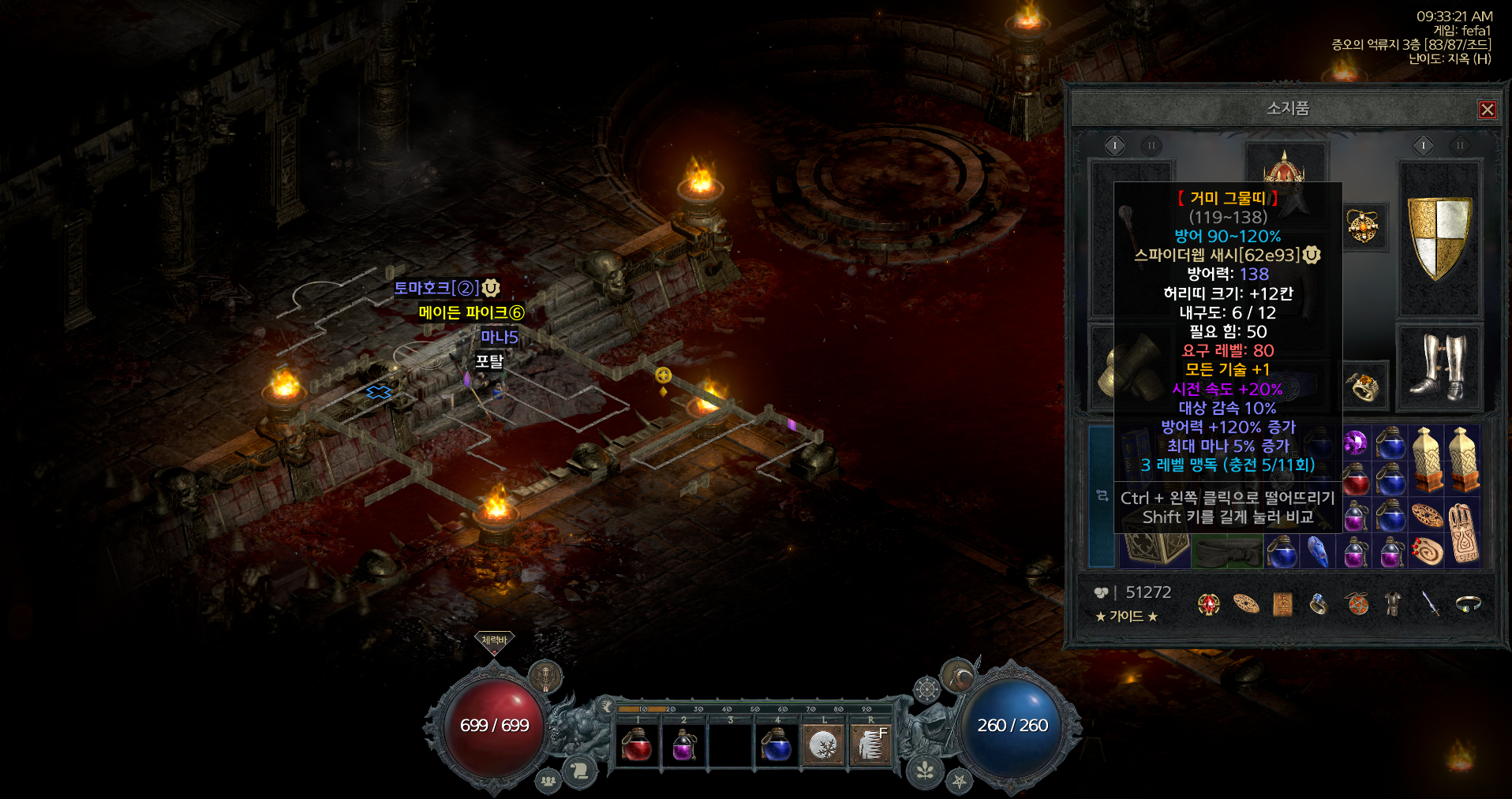Viewport: 1512px width, 799px height.
Task: Choose the blue mana potion in belt
Action: (777, 745)
